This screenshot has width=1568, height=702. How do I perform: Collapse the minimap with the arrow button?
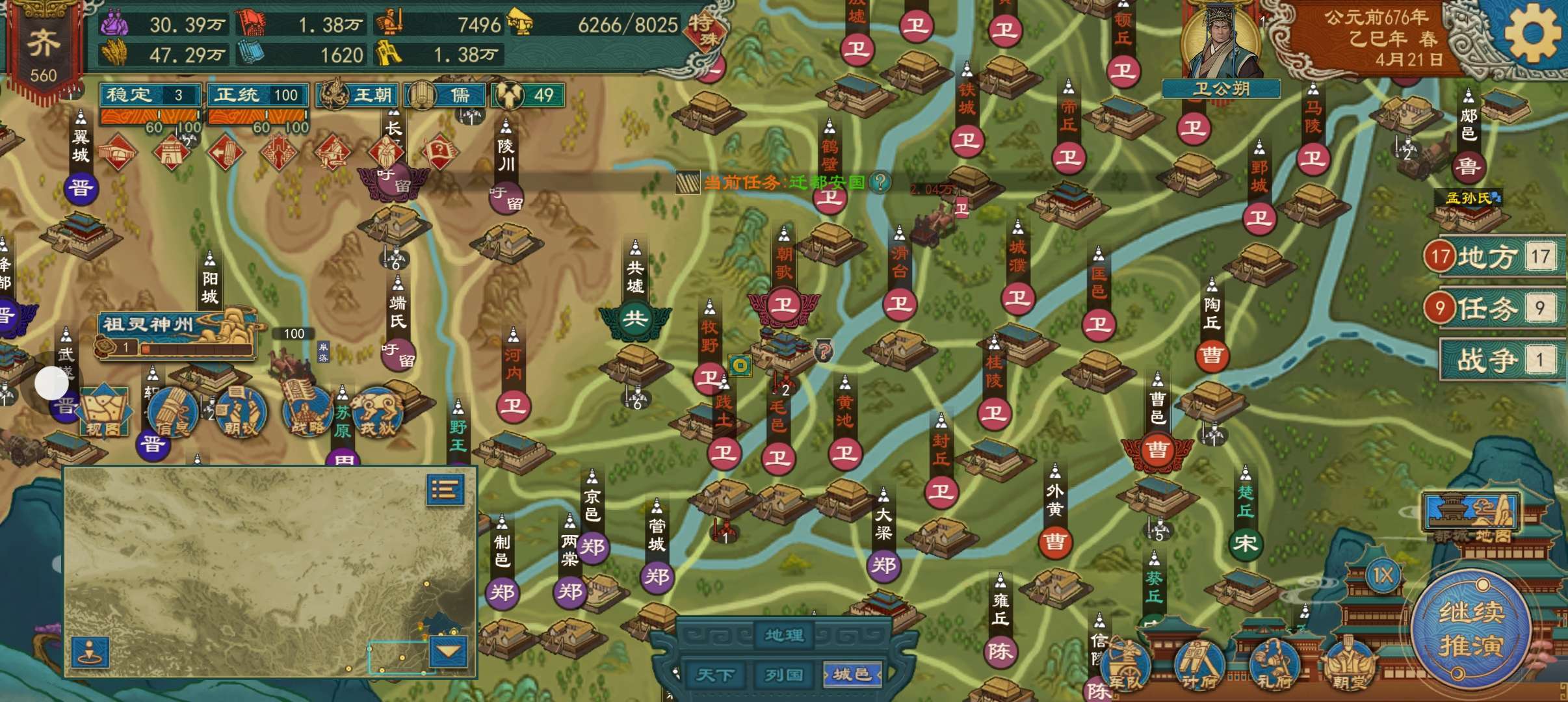point(449,651)
